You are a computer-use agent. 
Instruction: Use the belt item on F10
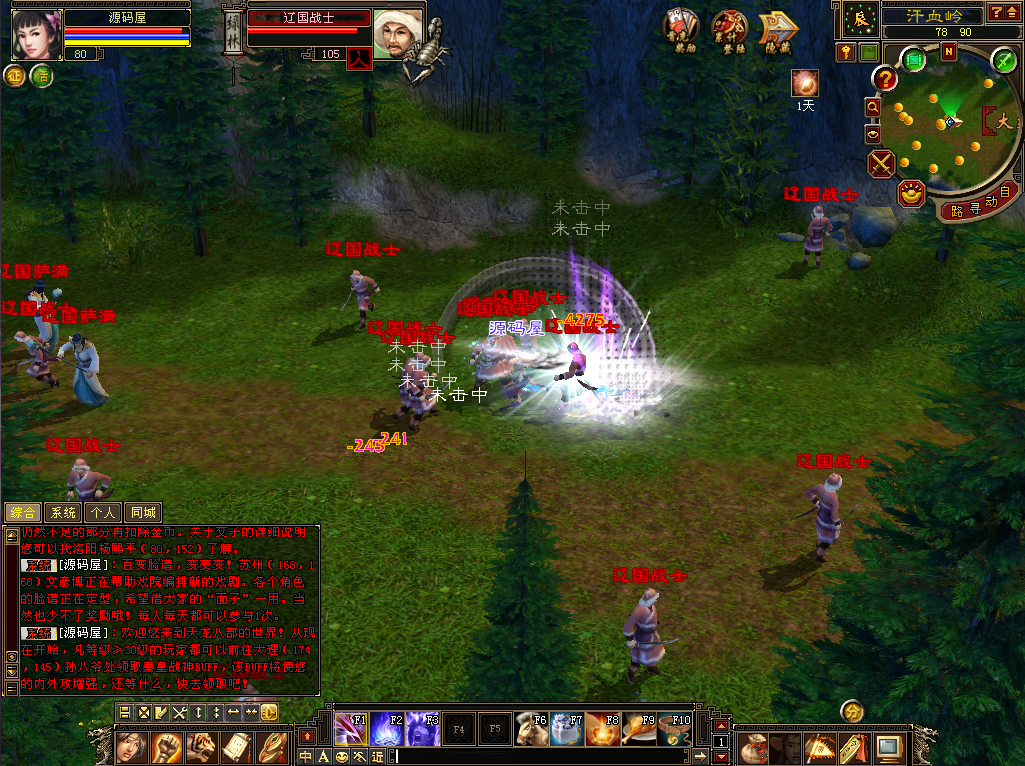coord(674,729)
